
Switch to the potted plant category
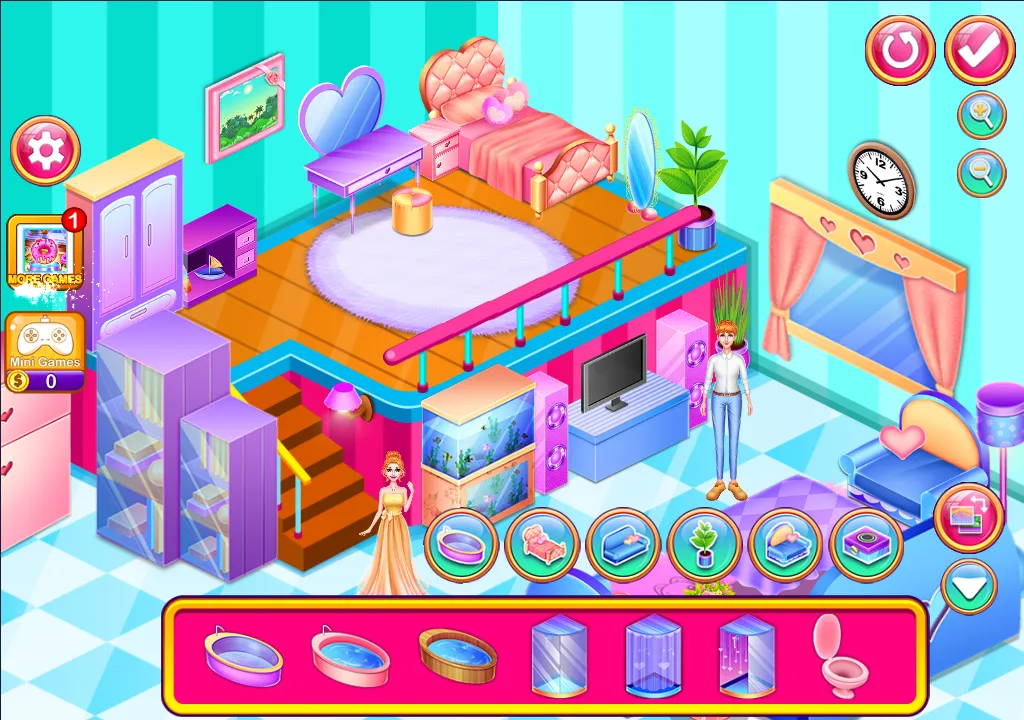[704, 545]
